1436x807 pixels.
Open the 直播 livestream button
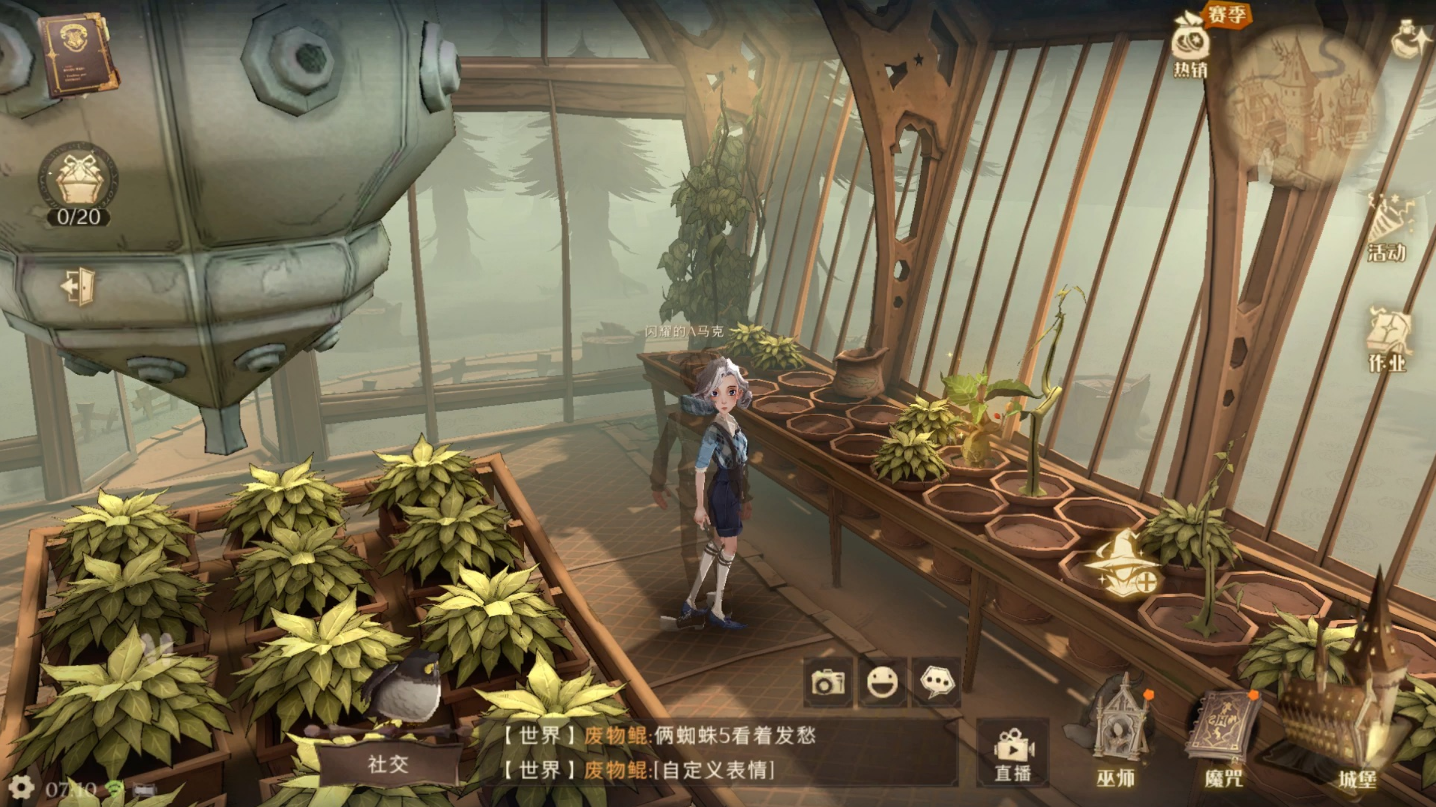point(1012,753)
